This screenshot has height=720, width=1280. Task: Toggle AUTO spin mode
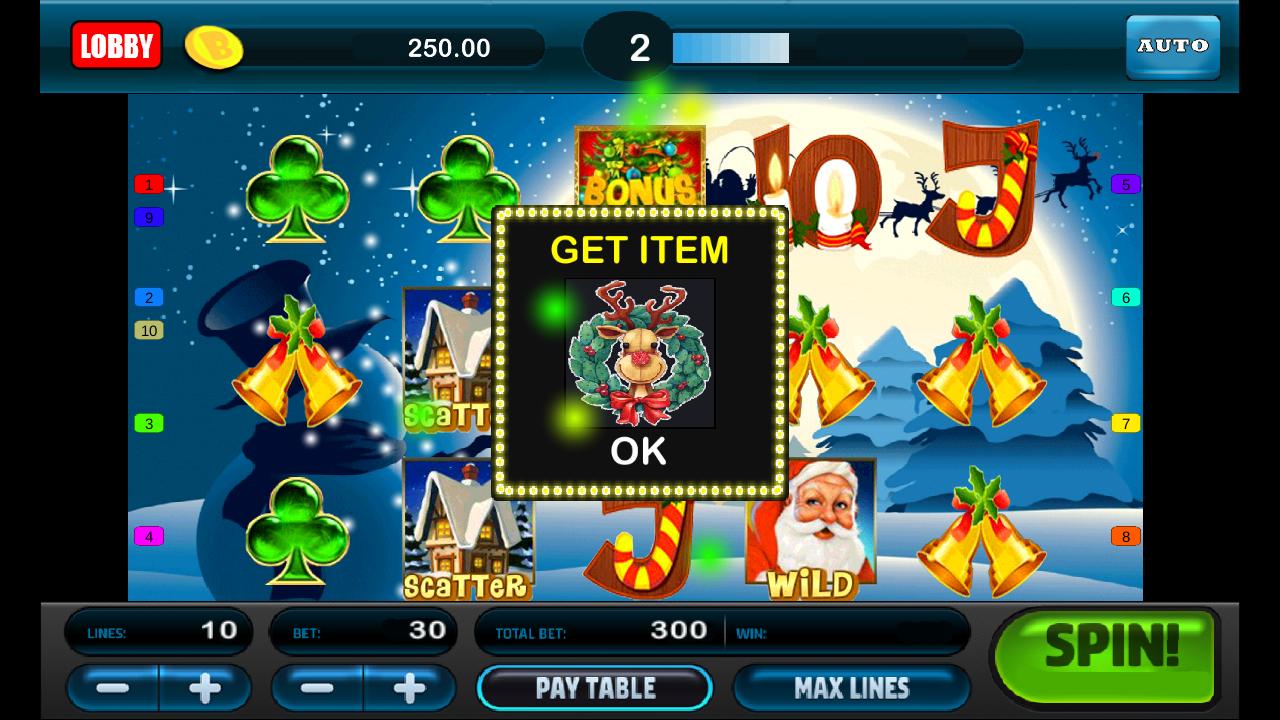[1172, 46]
